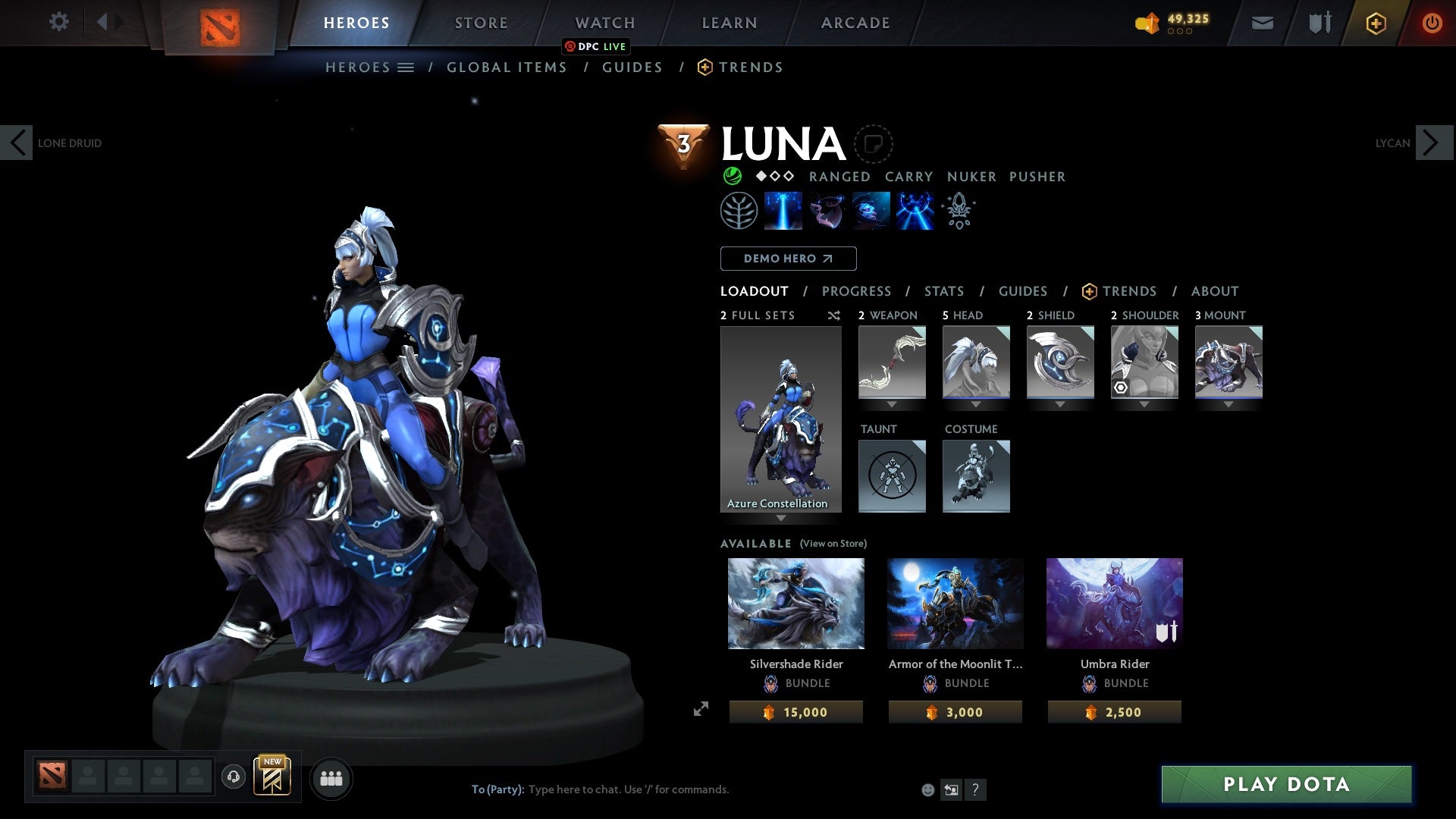
Task: Switch to the PROGRESS tab
Action: click(857, 291)
